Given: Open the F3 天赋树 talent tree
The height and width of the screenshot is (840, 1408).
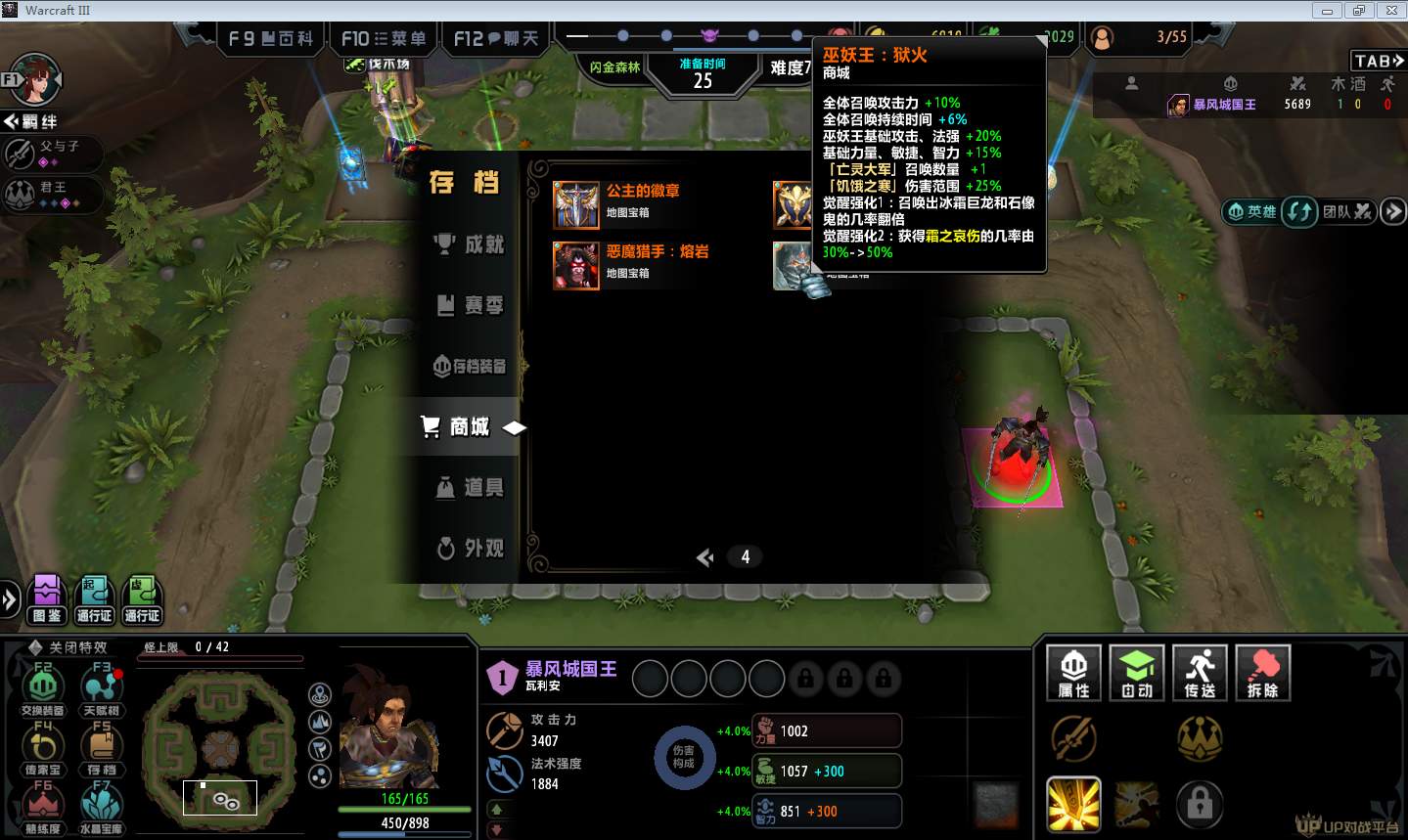Looking at the screenshot, I should [x=102, y=688].
